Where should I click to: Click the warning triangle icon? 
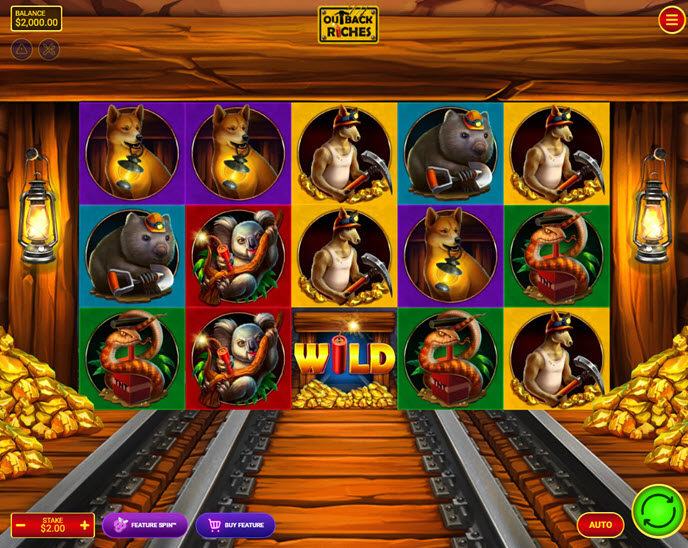coord(21,49)
